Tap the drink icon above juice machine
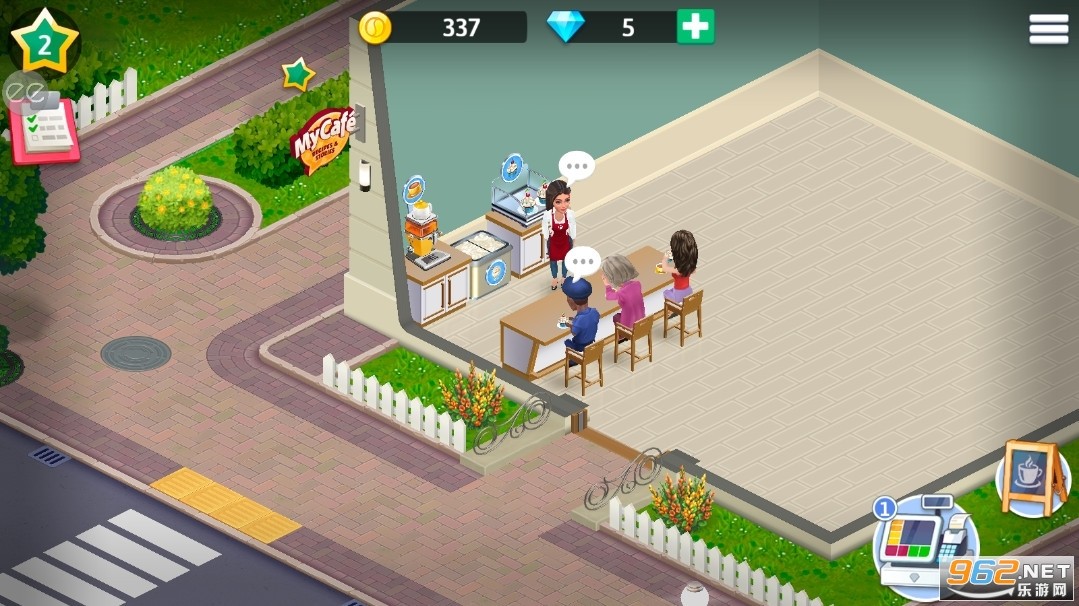The width and height of the screenshot is (1079, 606). tap(414, 187)
